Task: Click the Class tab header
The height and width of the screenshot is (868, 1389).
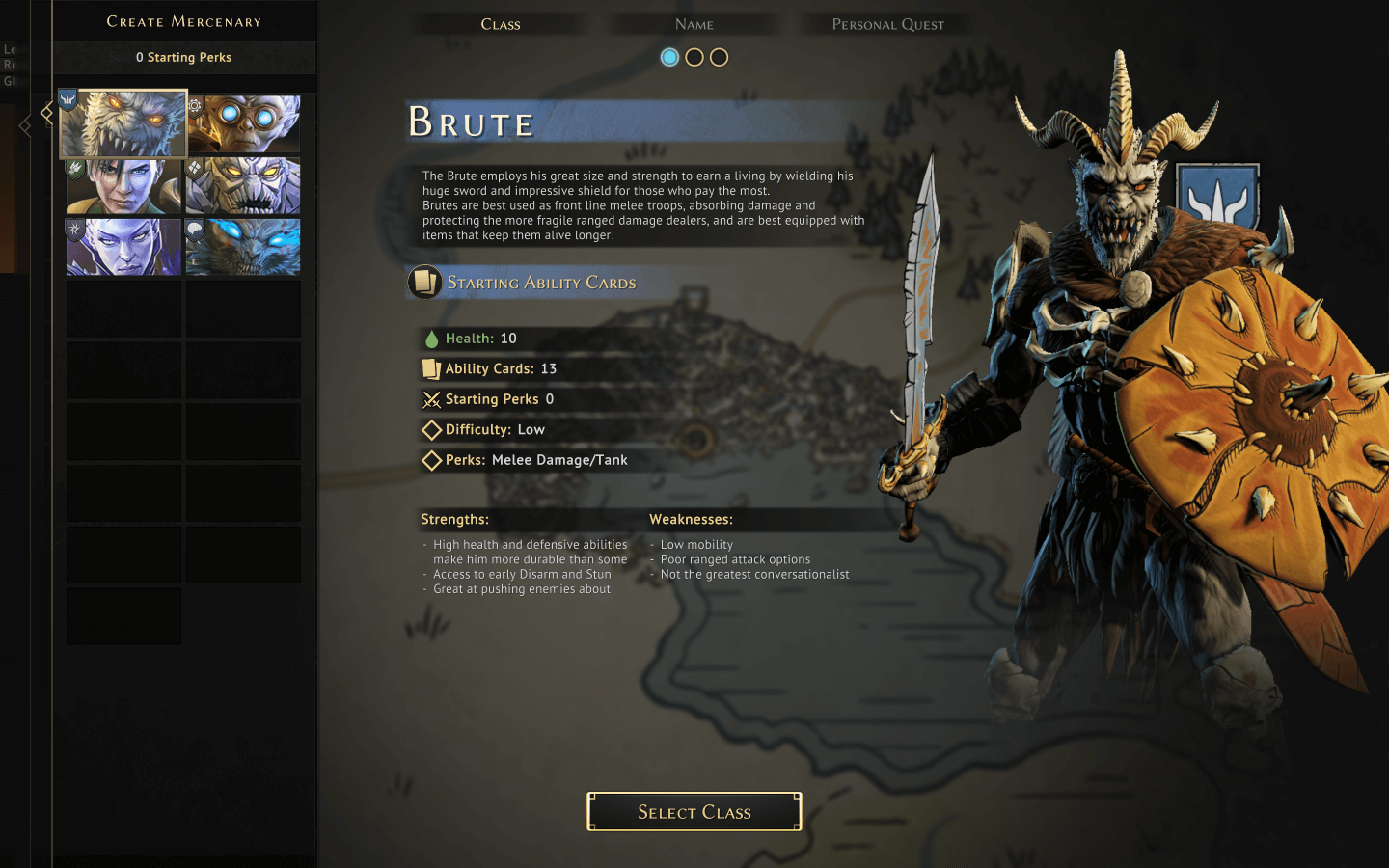Action: tap(501, 24)
